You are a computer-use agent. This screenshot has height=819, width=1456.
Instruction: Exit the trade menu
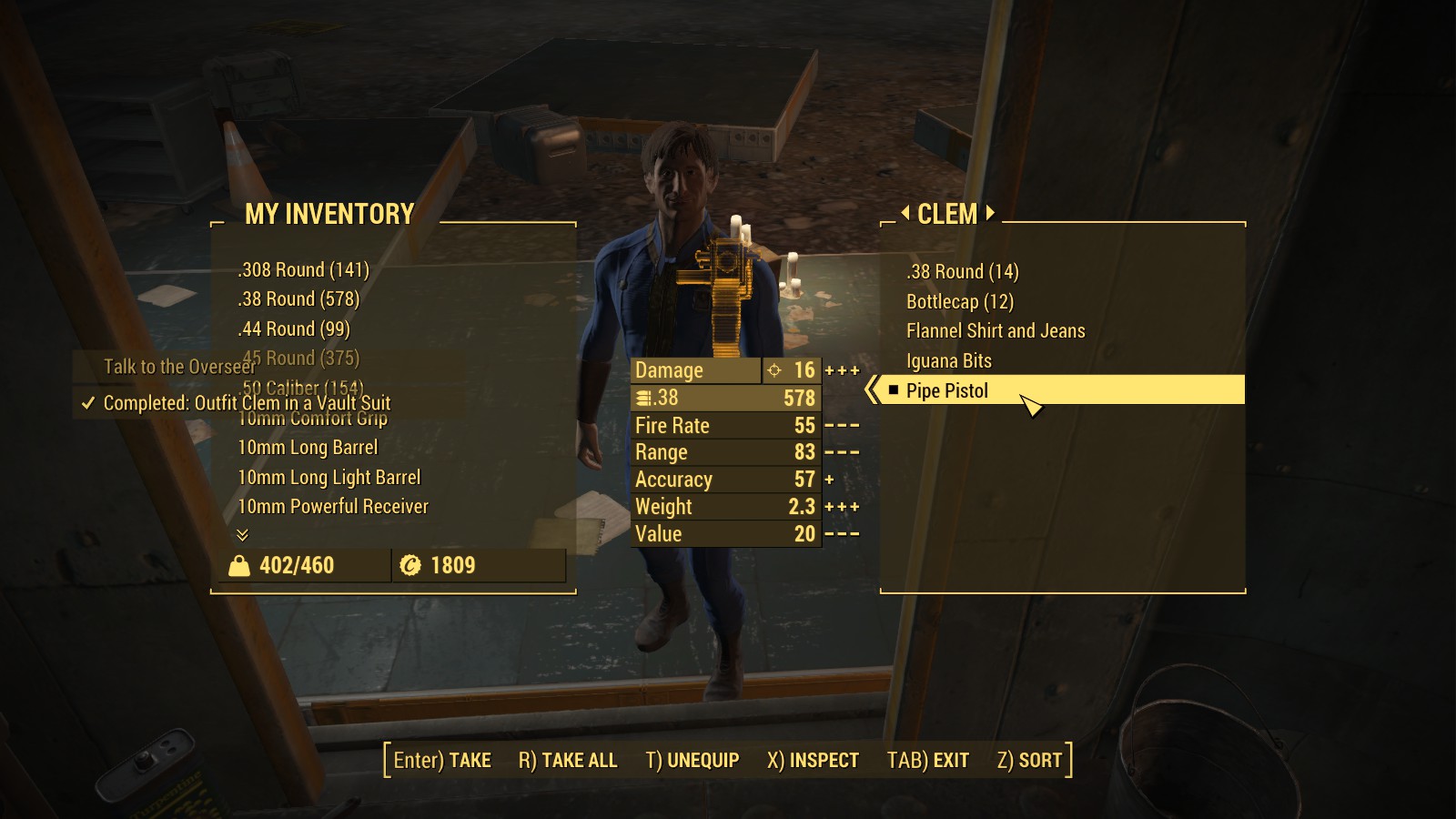coord(927,761)
